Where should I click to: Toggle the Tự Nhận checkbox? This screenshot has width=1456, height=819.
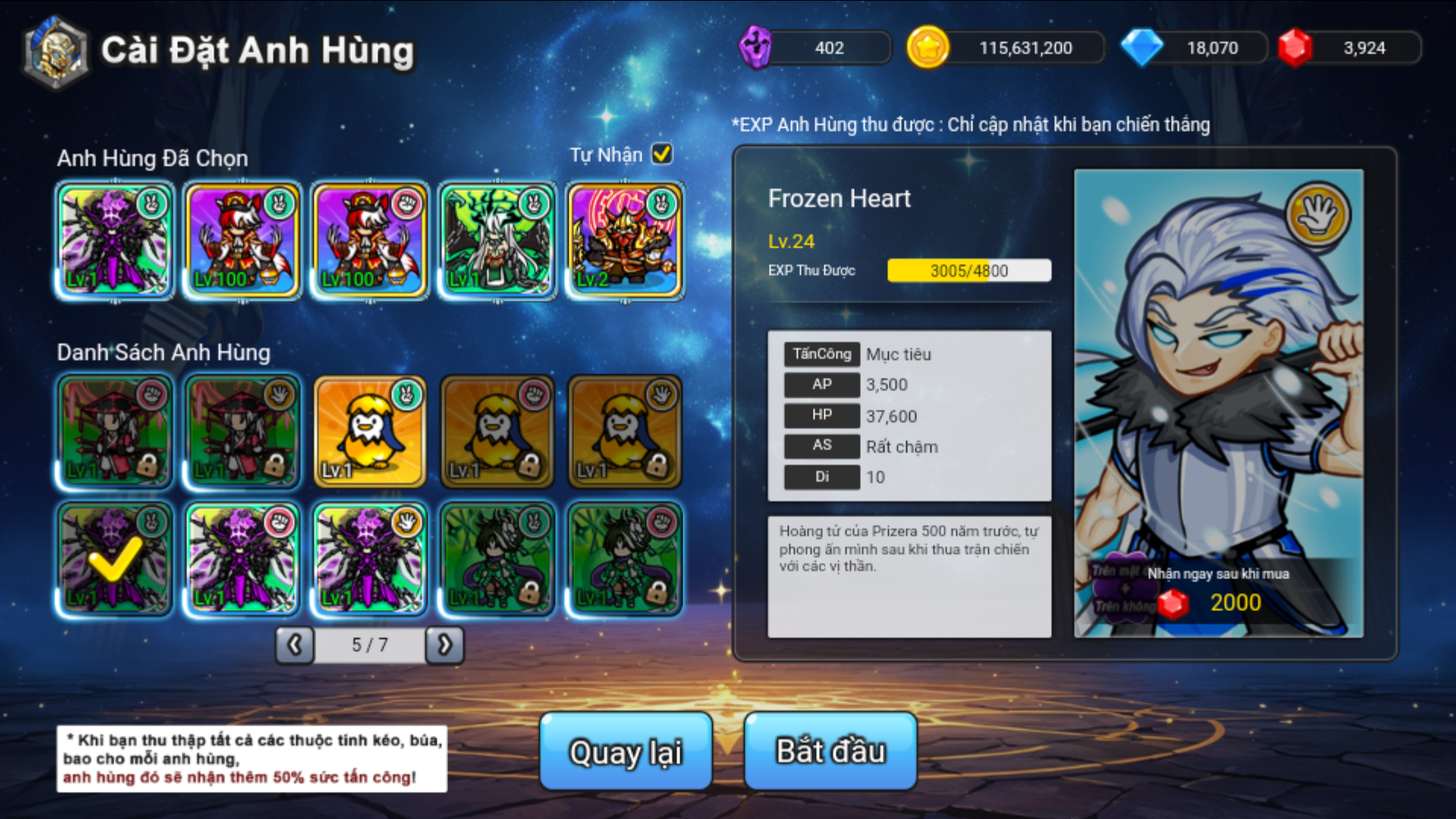tap(661, 154)
